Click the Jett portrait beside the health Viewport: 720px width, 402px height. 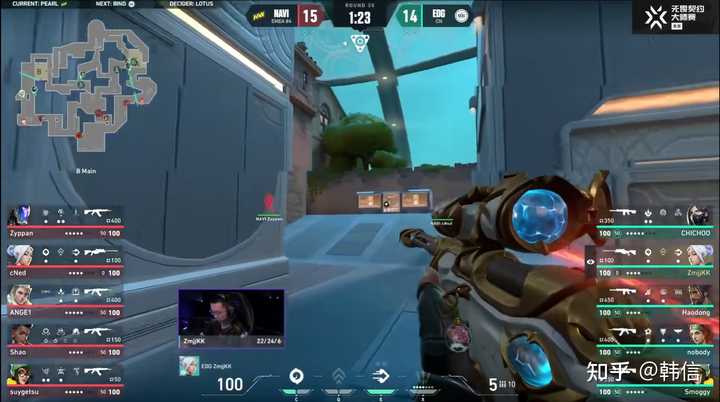[187, 367]
